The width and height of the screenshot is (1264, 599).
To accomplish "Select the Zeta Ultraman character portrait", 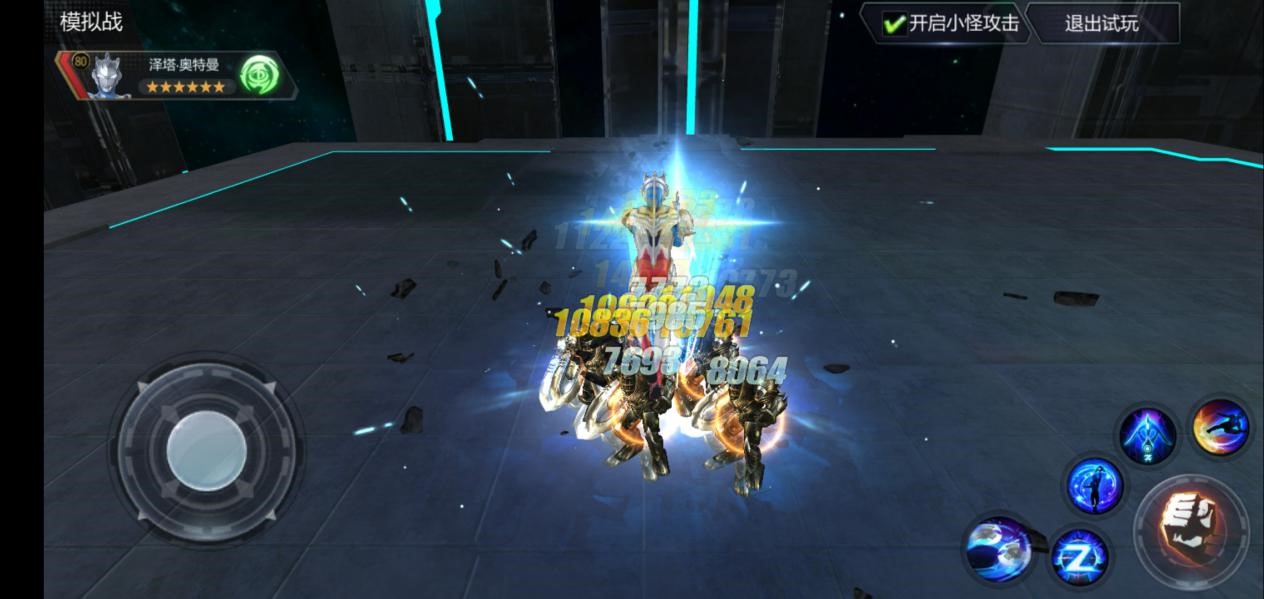I will click(x=108, y=76).
